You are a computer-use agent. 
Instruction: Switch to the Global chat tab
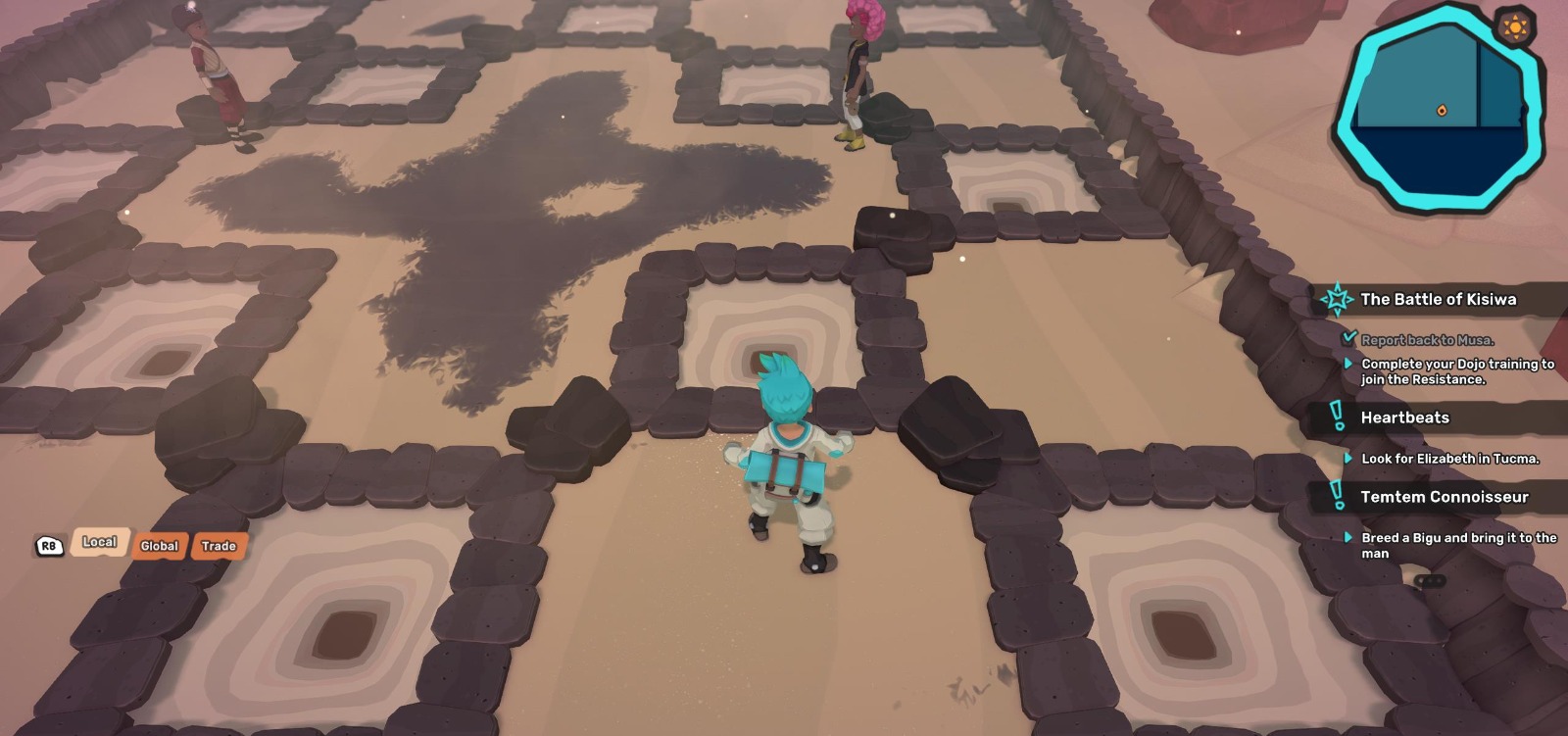[159, 547]
